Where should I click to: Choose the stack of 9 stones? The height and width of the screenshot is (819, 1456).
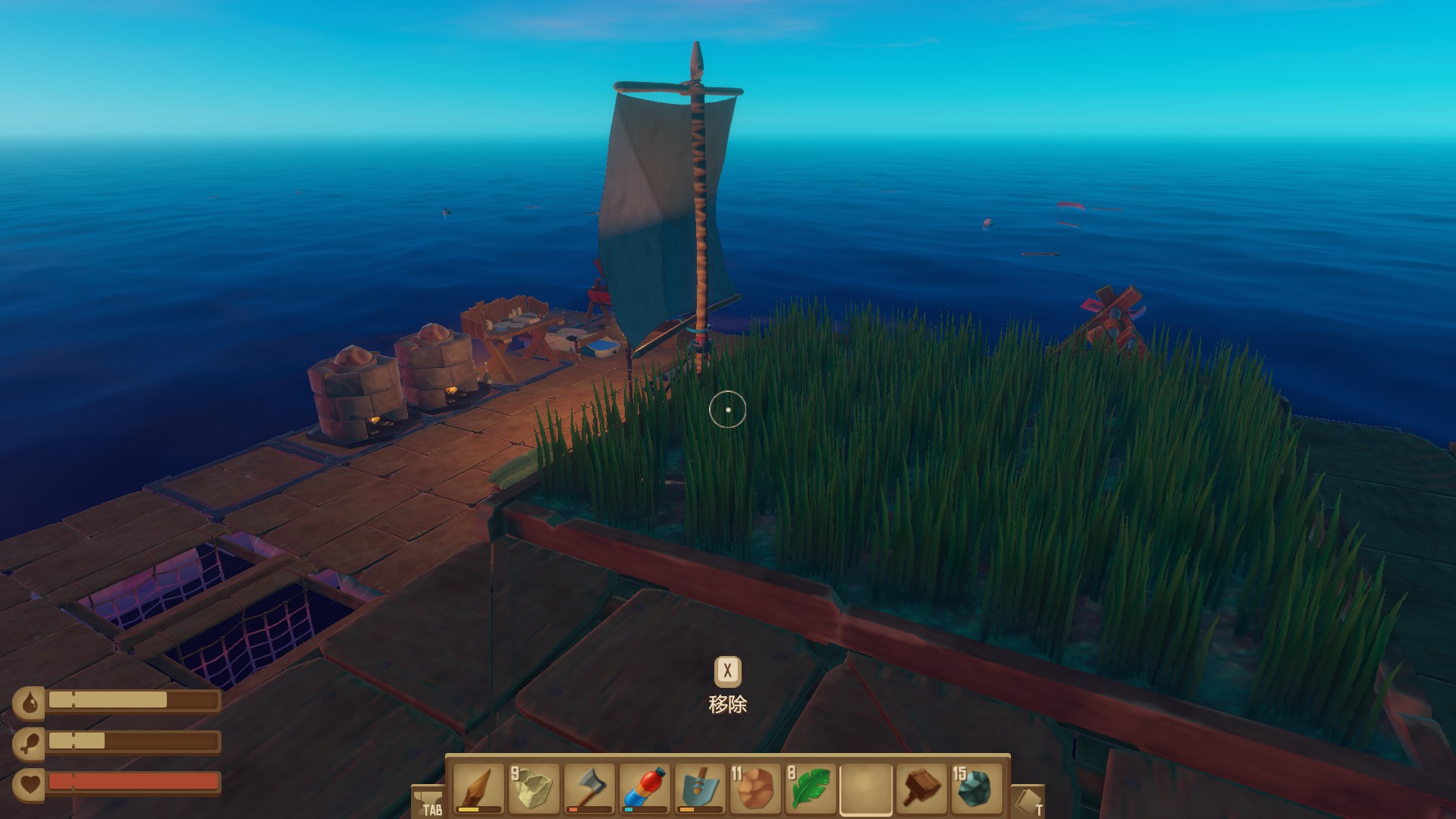tap(533, 789)
